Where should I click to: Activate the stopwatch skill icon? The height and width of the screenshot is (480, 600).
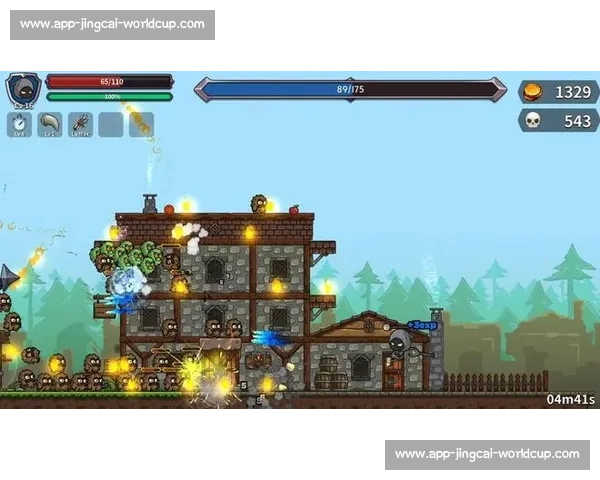20,124
